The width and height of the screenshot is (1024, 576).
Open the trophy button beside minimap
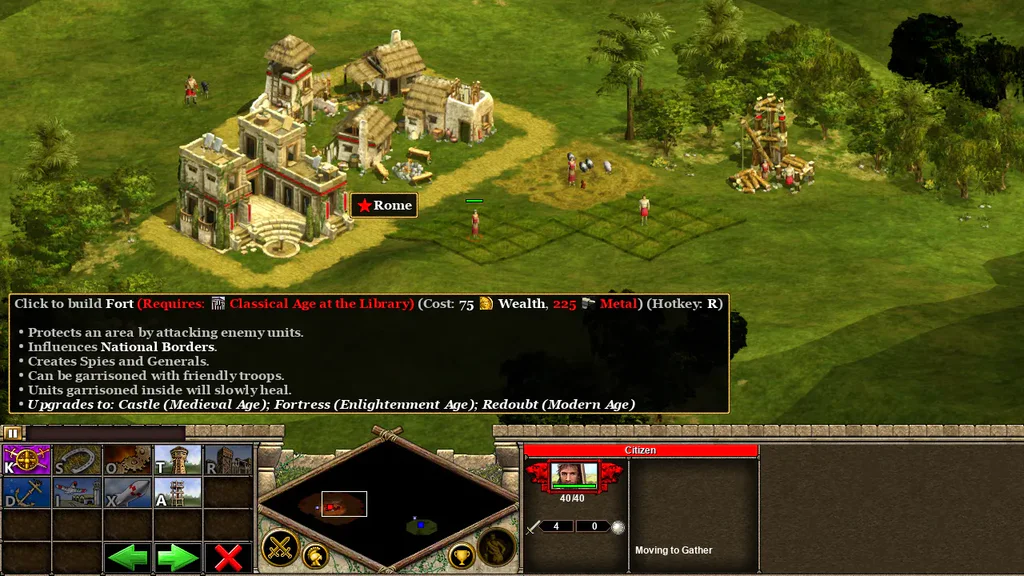pos(461,556)
